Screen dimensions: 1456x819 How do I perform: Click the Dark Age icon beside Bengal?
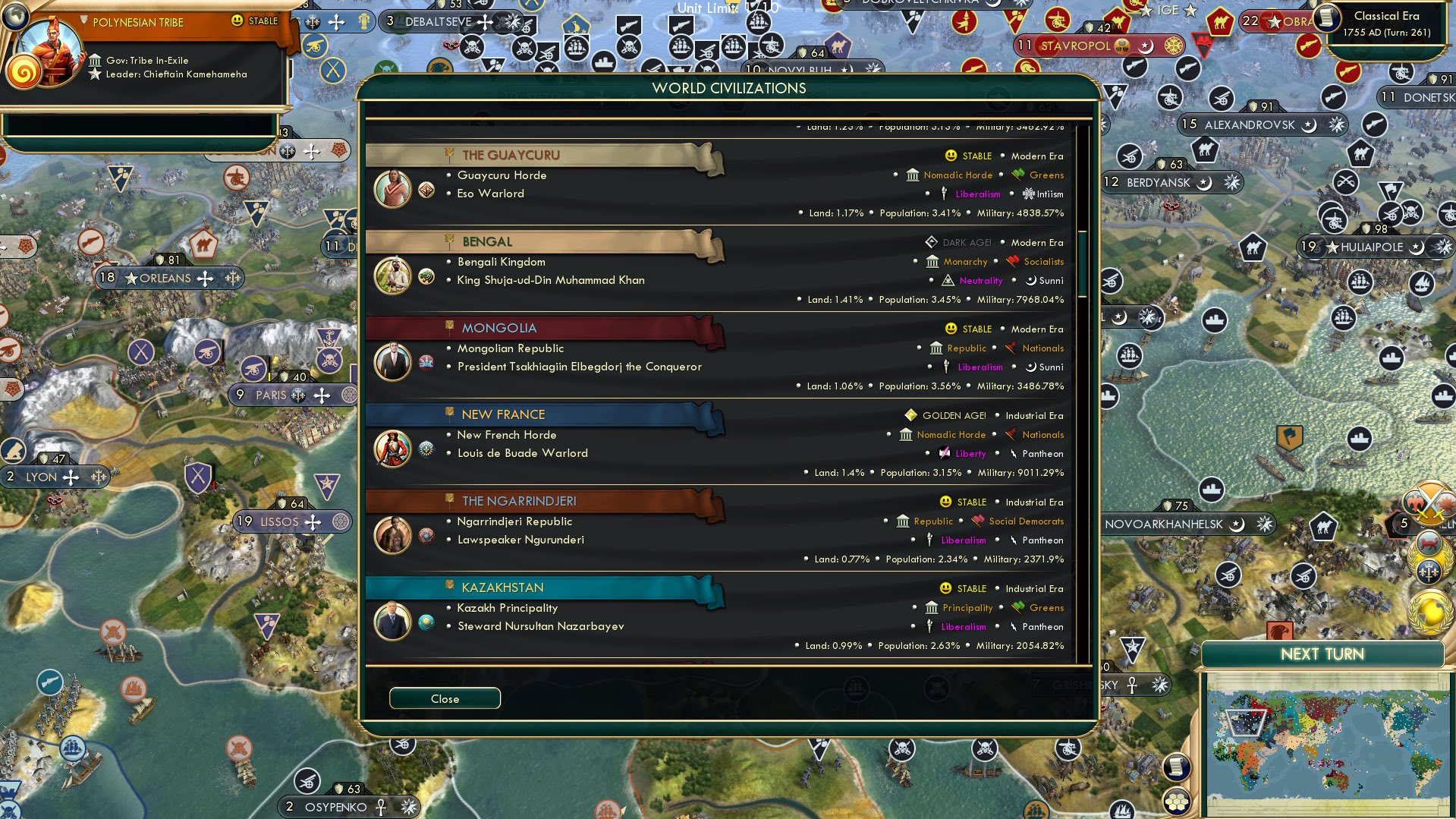tap(930, 242)
